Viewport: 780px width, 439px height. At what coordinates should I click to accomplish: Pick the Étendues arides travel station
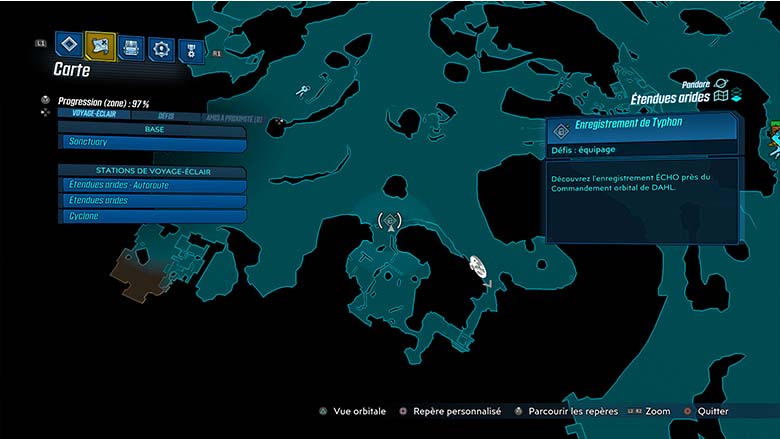click(x=153, y=200)
